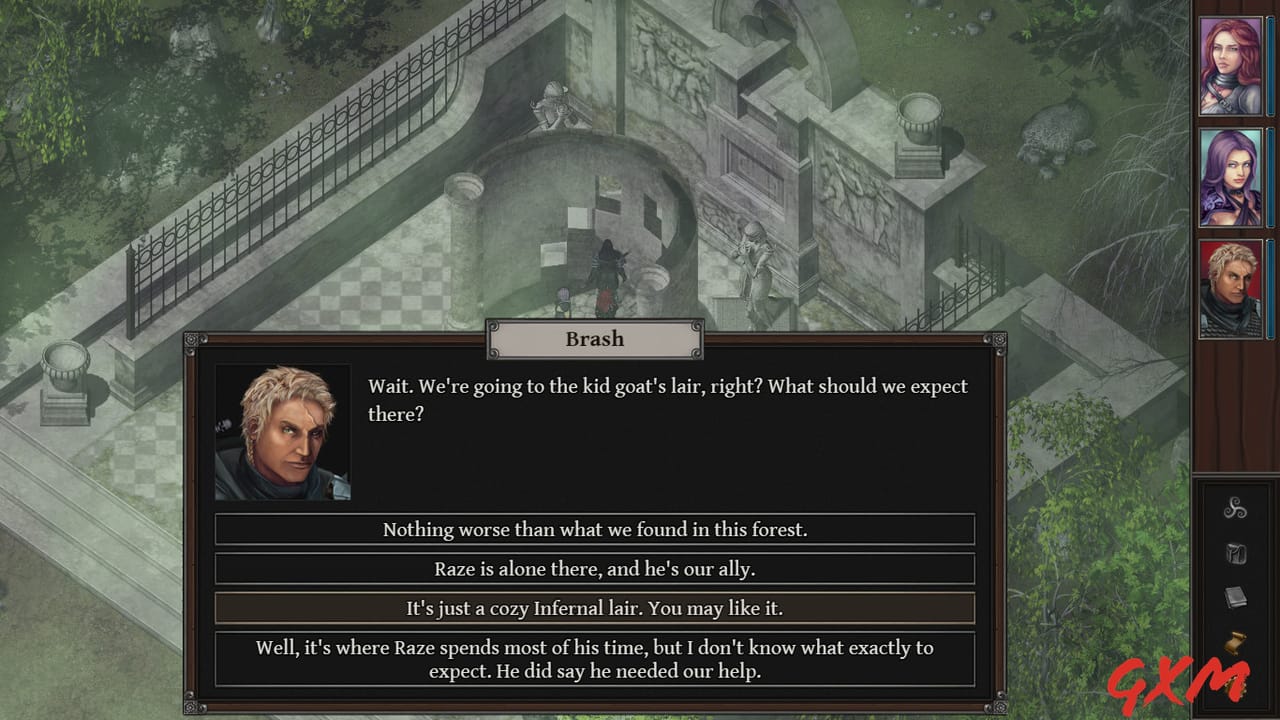
Task: Choose the highlighted "cozy Infernal lair" response
Action: click(595, 607)
